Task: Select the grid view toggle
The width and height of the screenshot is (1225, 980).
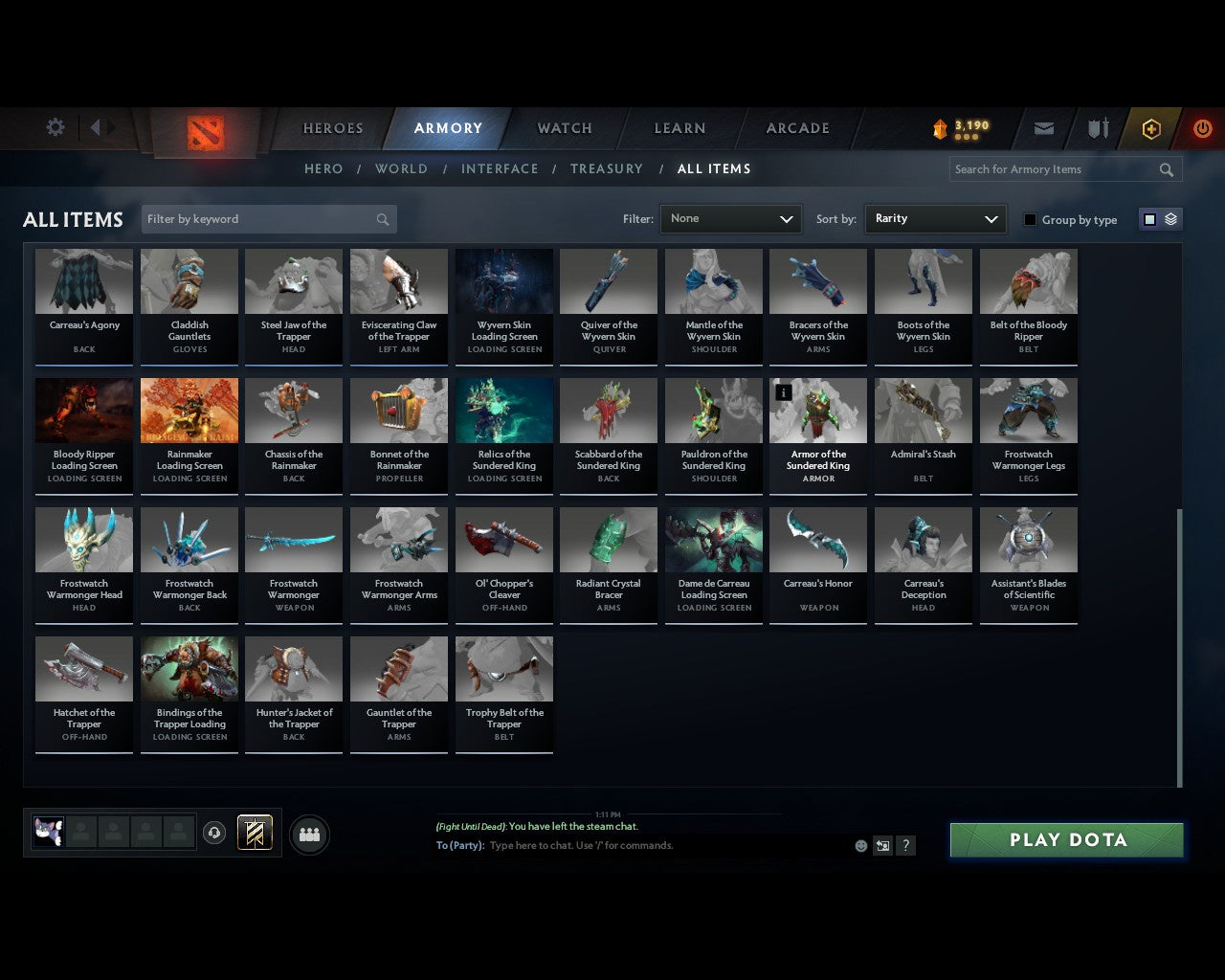Action: point(1149,218)
